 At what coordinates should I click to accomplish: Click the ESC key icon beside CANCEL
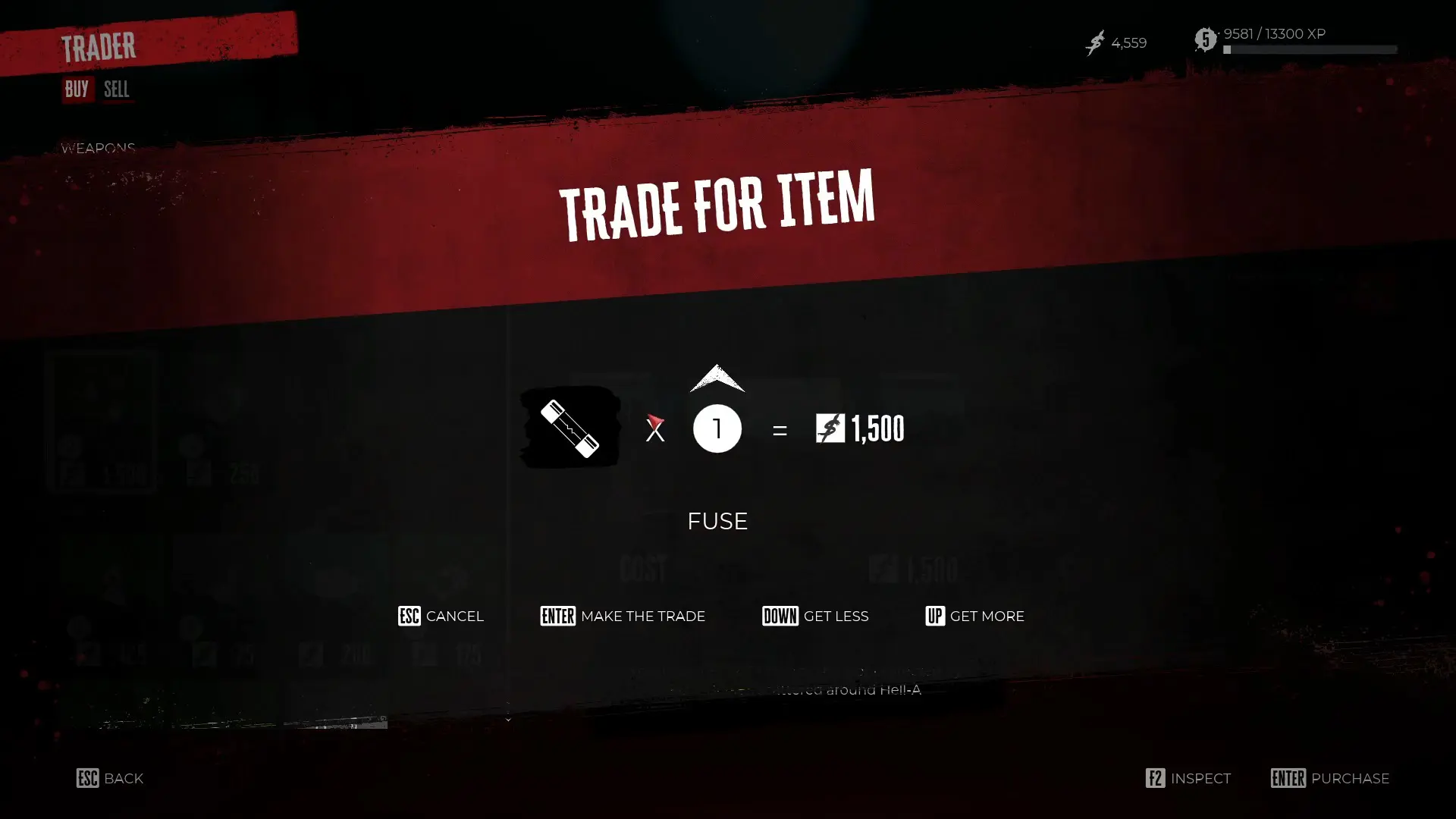(x=408, y=616)
